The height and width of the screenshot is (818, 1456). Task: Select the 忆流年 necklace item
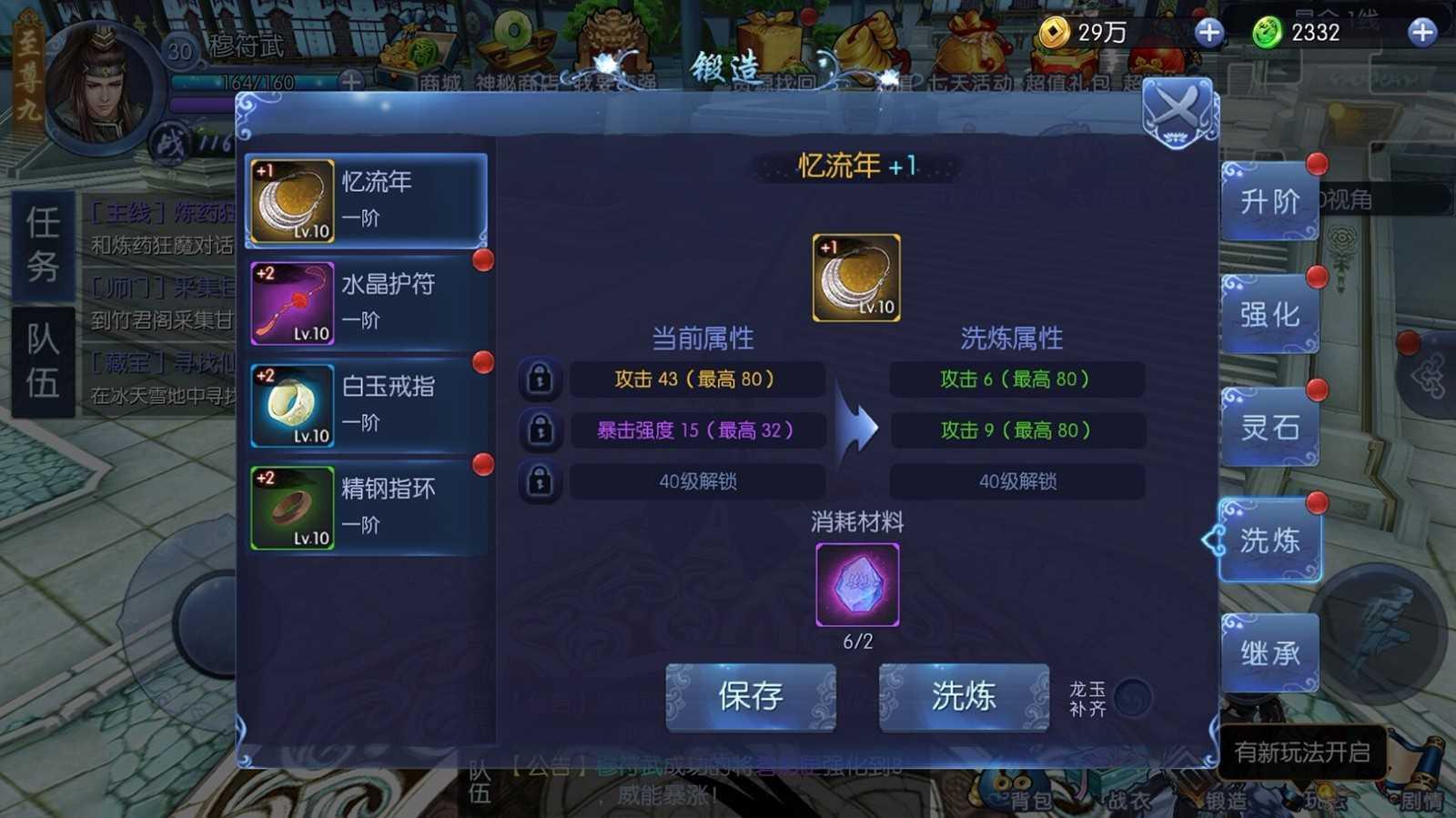(x=364, y=200)
